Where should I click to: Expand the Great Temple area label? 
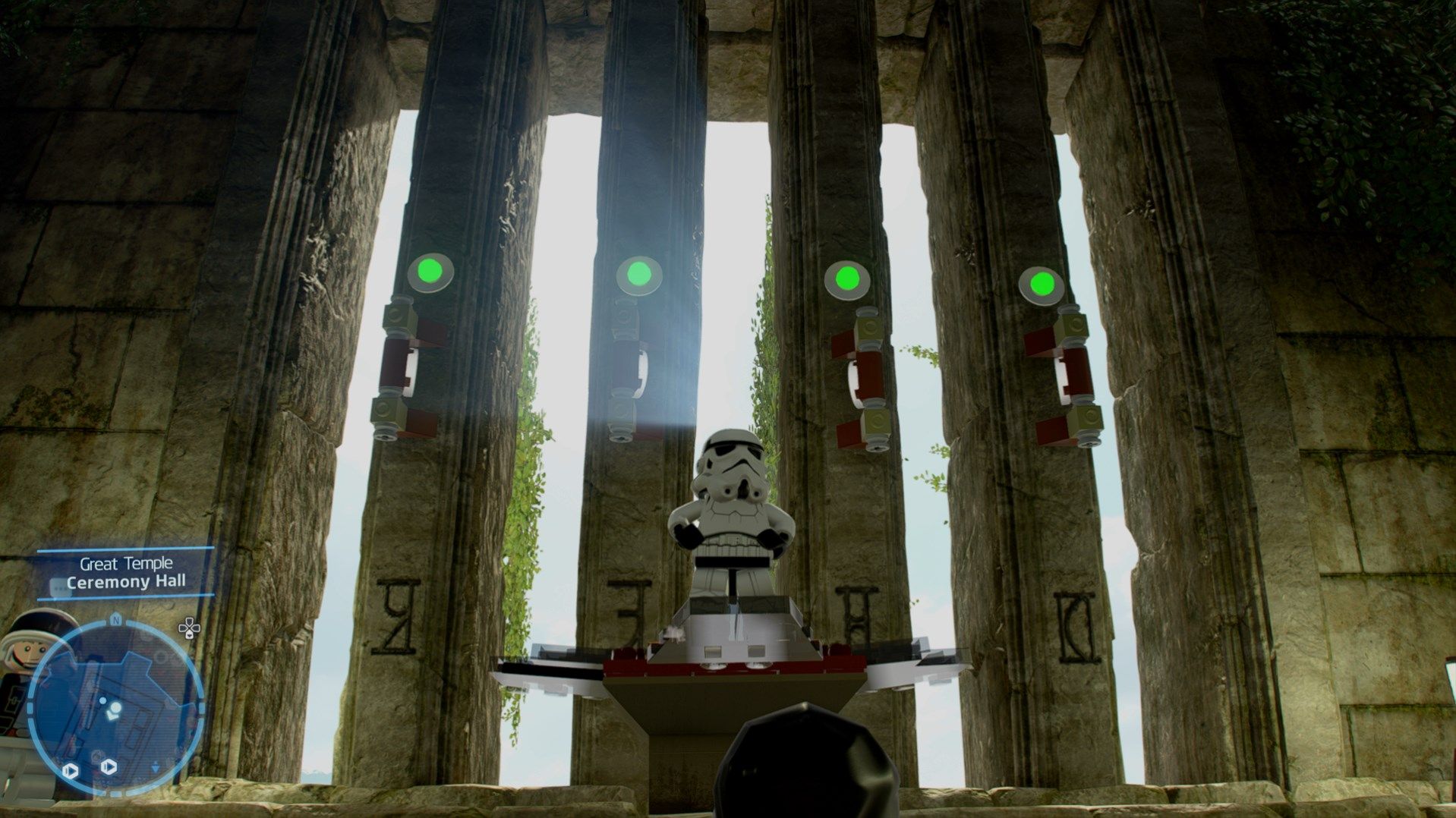point(125,564)
